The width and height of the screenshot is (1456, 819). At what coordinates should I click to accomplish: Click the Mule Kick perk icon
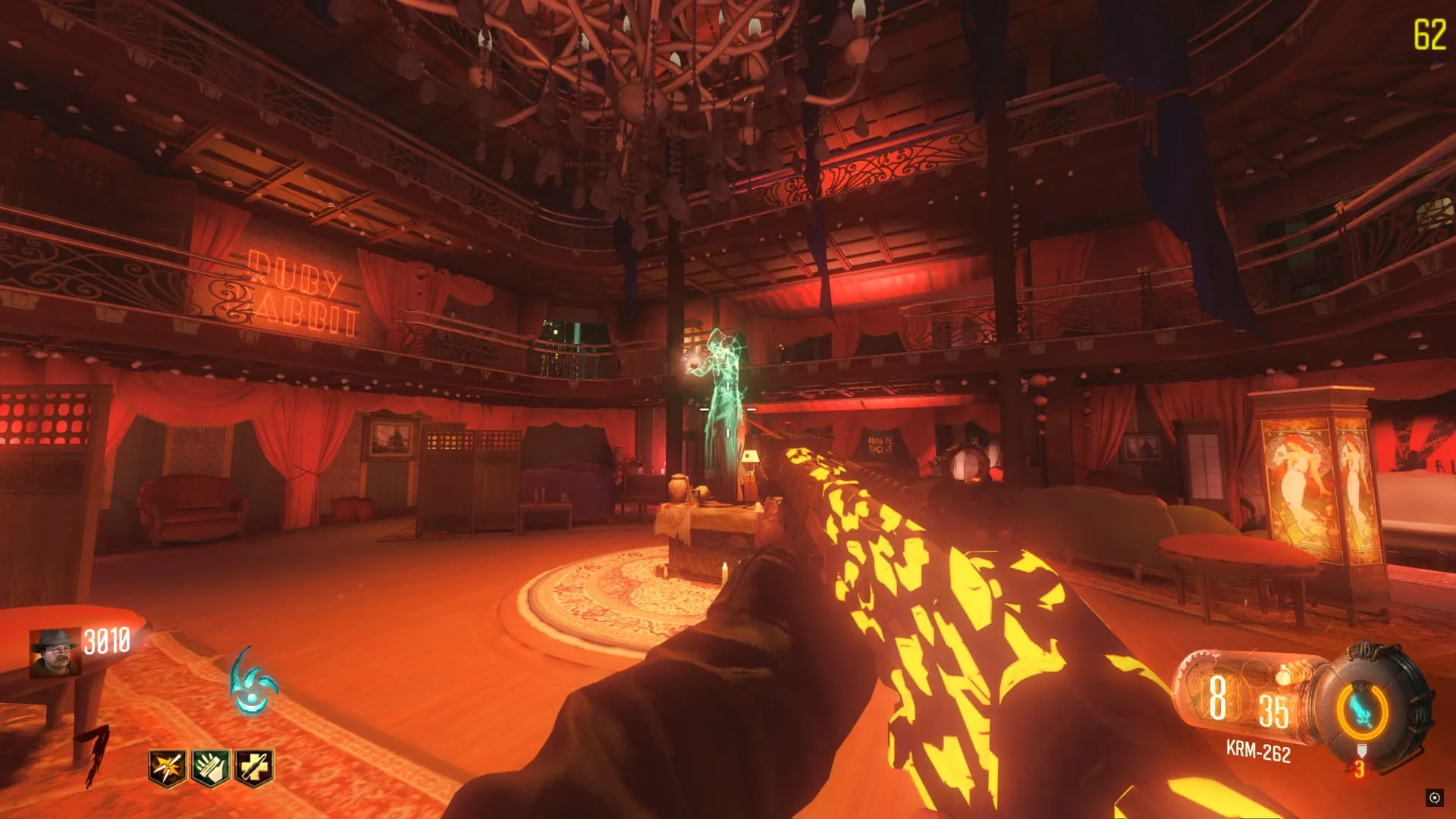click(x=254, y=767)
